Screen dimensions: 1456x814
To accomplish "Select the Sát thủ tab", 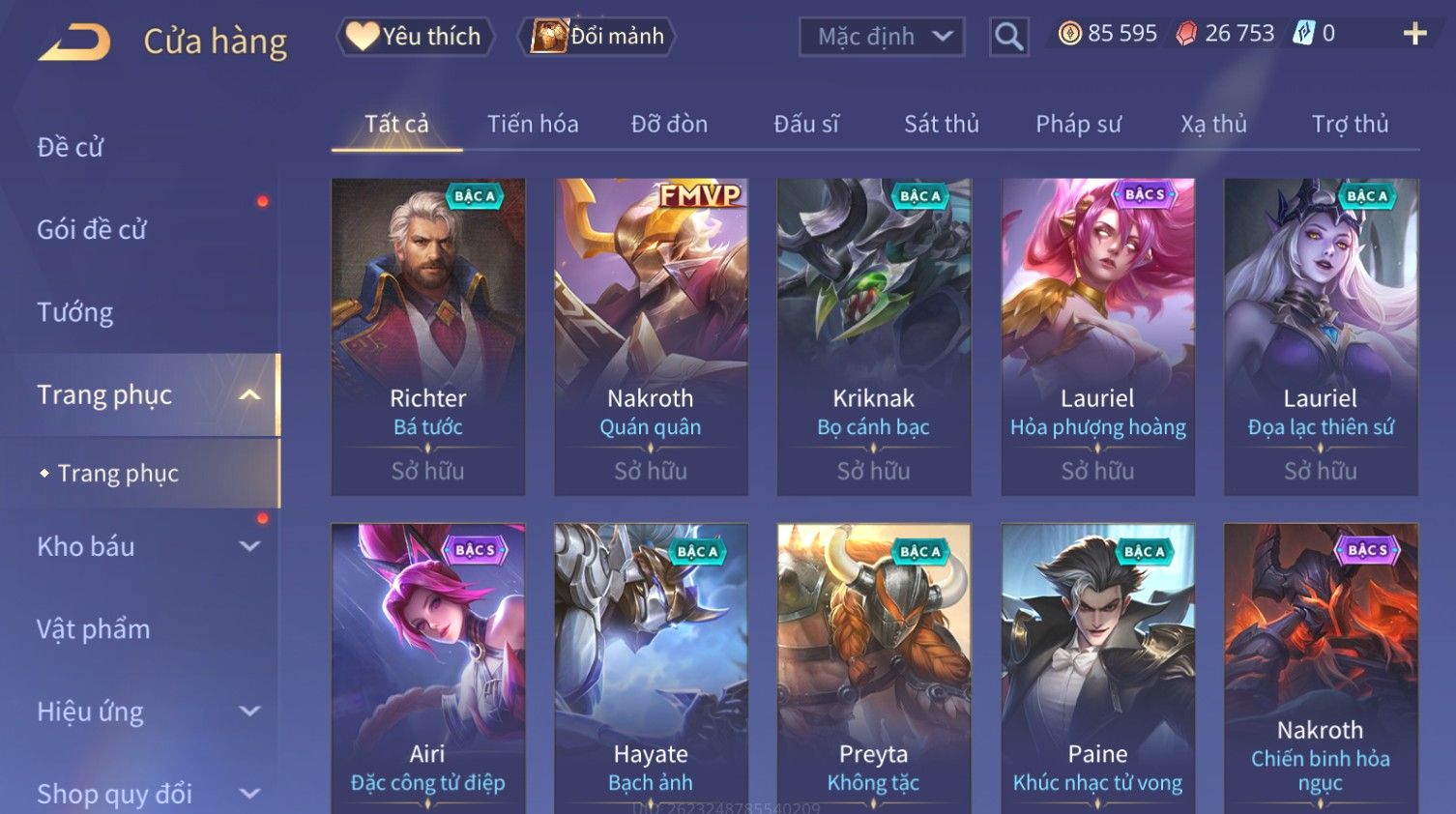I will pyautogui.click(x=942, y=124).
